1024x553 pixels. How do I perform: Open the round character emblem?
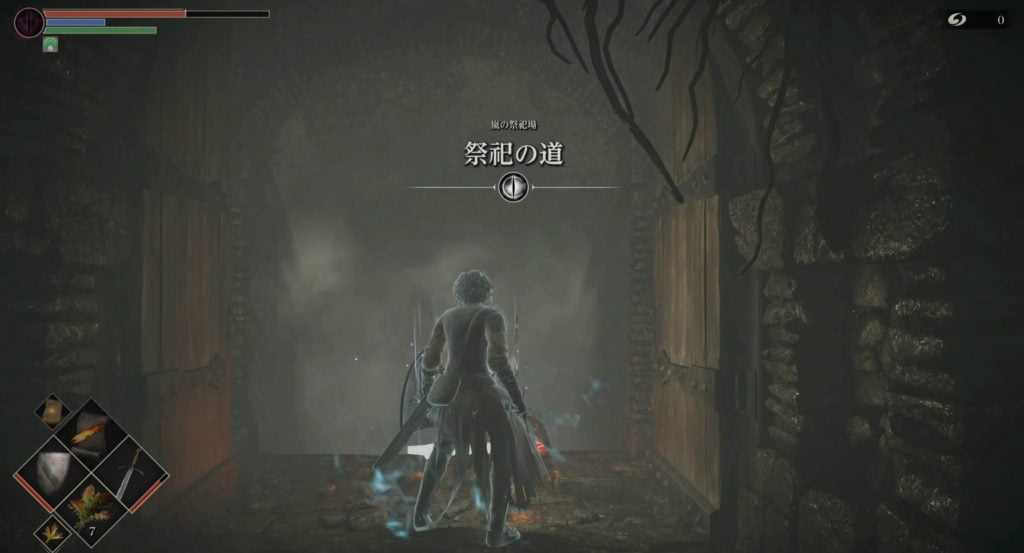click(x=29, y=20)
